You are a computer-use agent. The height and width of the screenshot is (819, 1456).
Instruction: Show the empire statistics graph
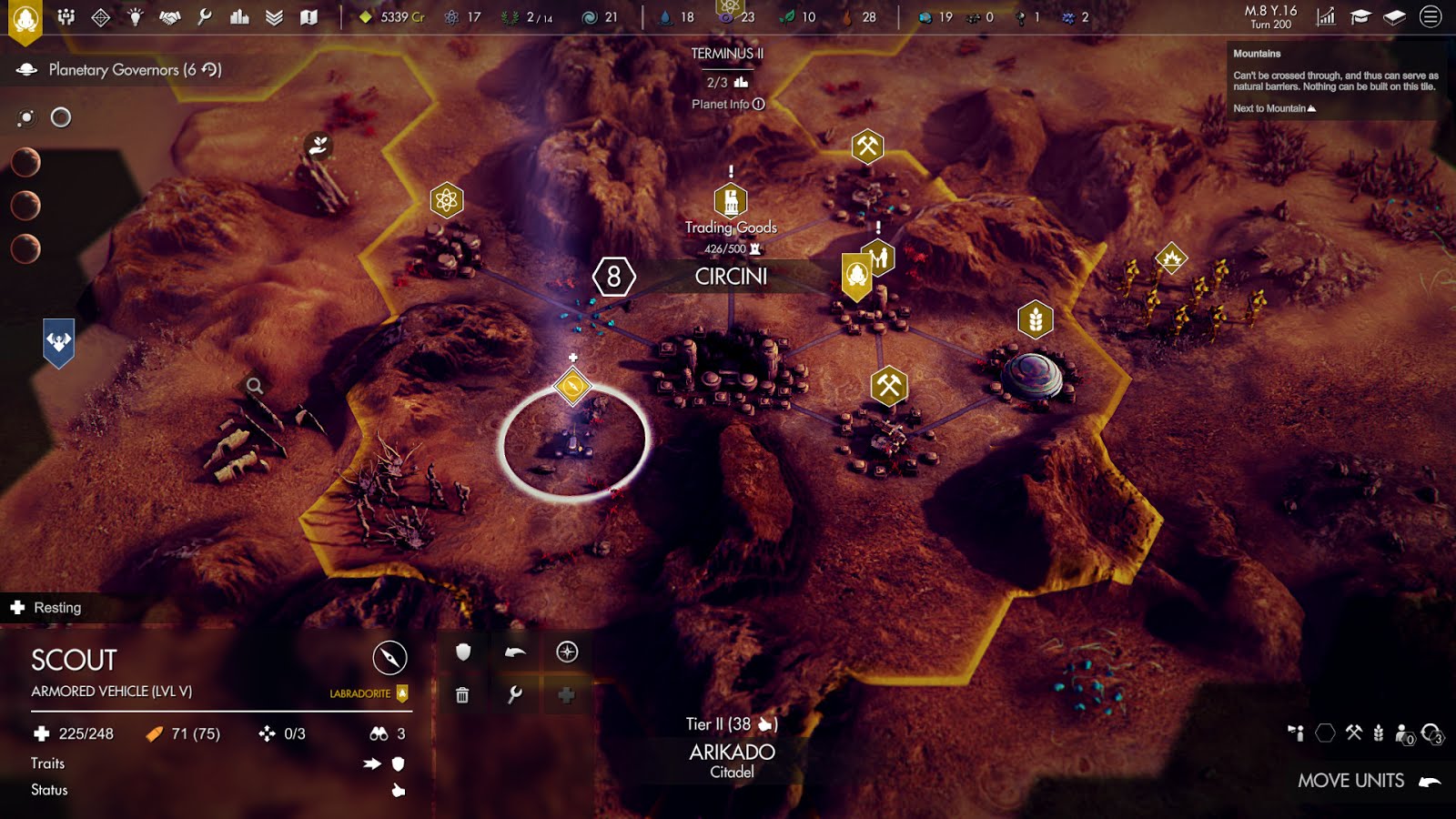(1326, 17)
